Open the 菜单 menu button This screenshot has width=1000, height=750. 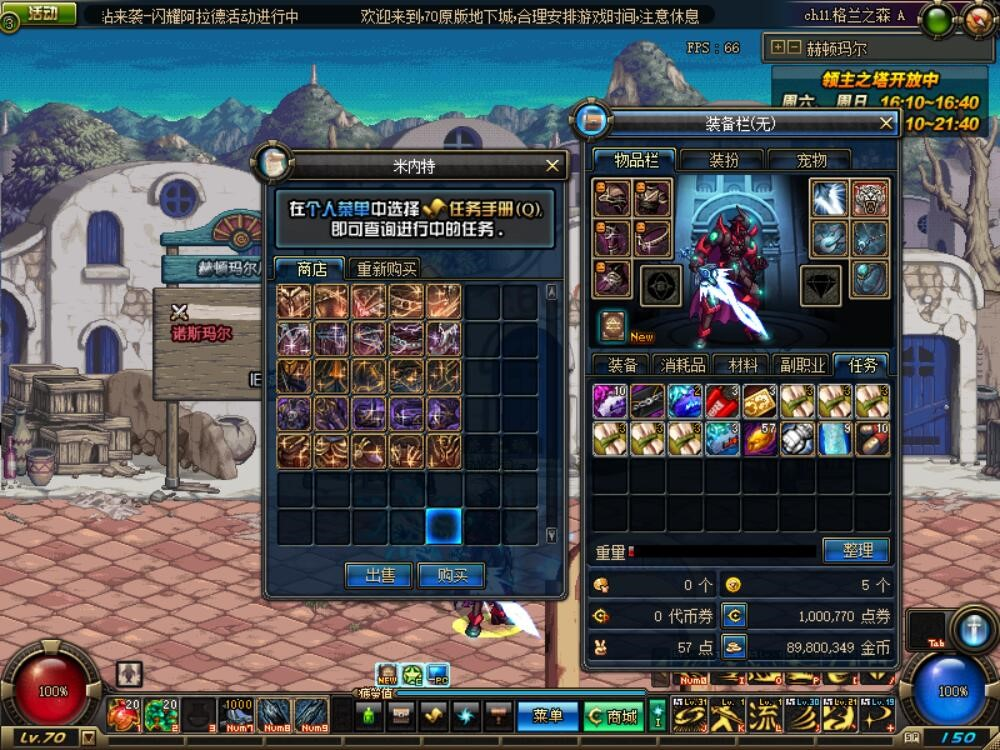coord(548,716)
